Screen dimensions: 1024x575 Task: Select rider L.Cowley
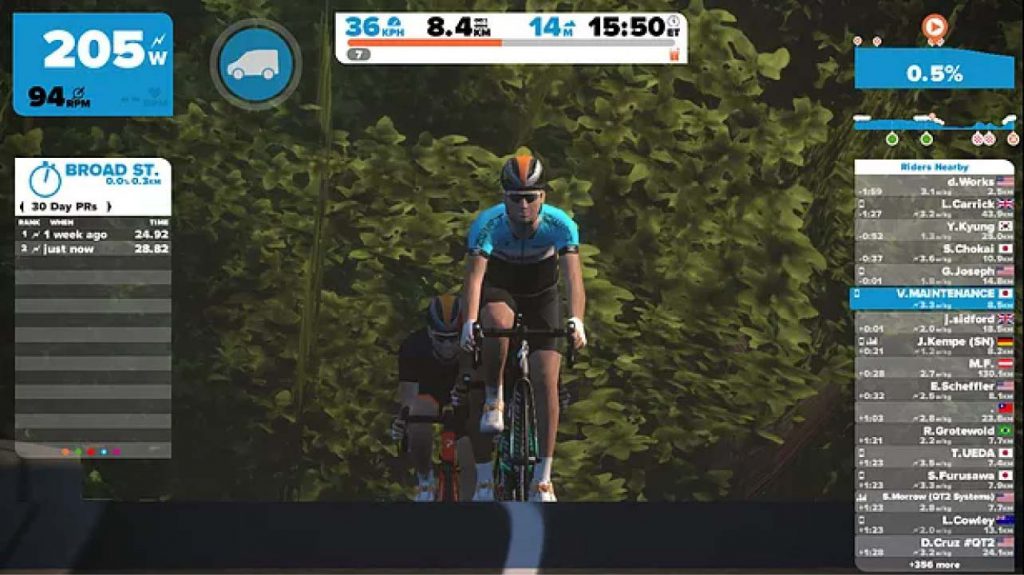933,525
